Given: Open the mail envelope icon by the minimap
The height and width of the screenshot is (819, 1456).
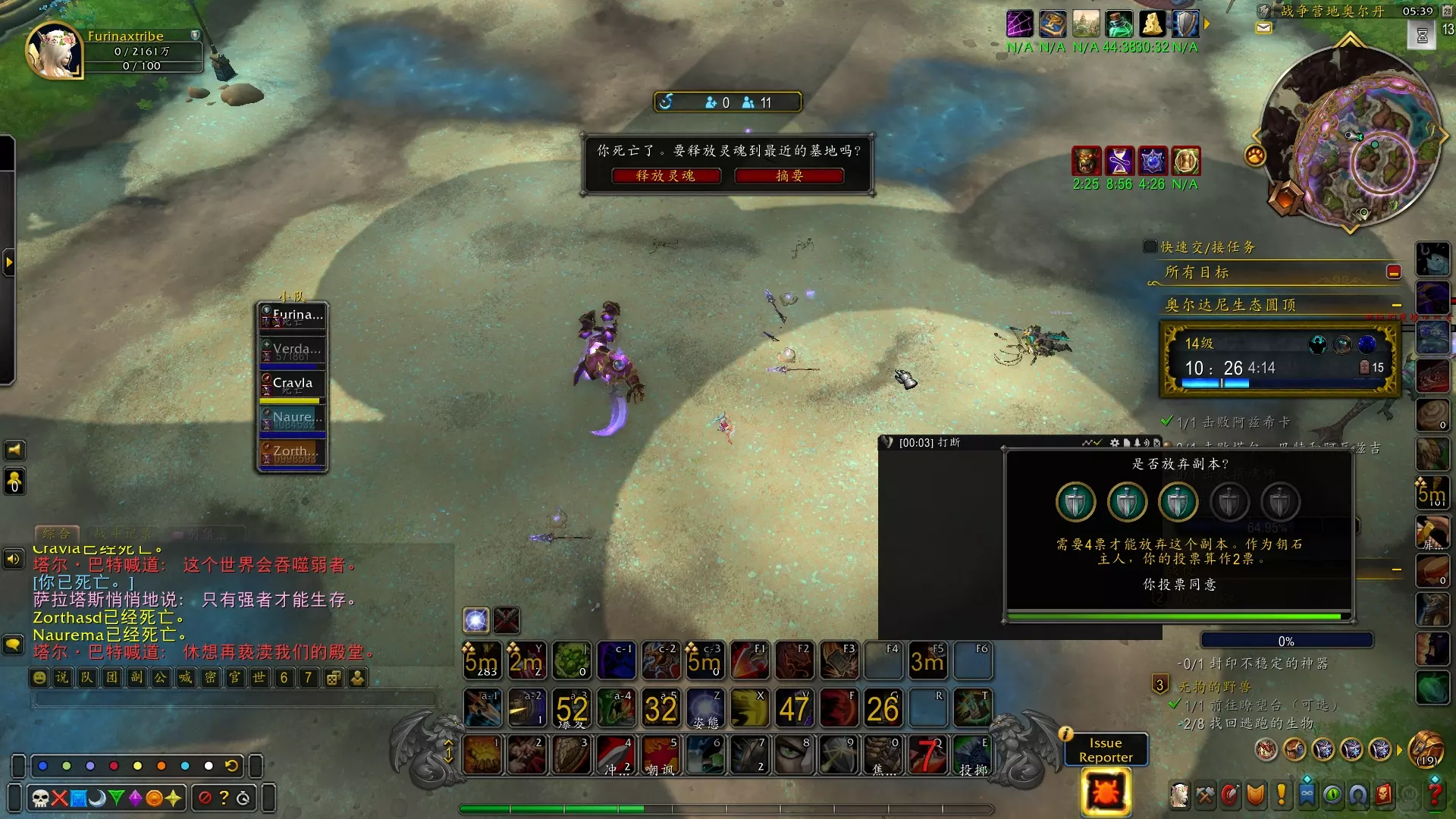Looking at the screenshot, I should (x=1263, y=28).
